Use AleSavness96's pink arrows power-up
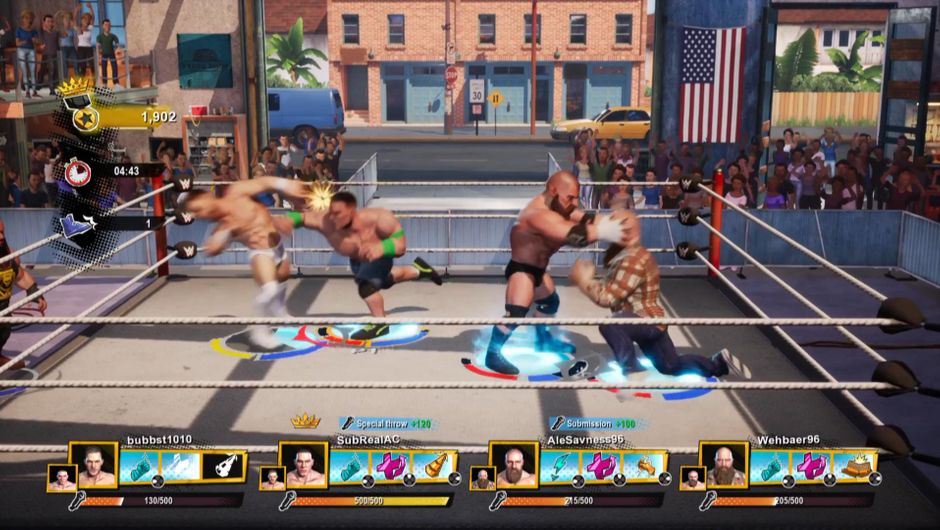Image resolution: width=940 pixels, height=530 pixels. [x=602, y=466]
